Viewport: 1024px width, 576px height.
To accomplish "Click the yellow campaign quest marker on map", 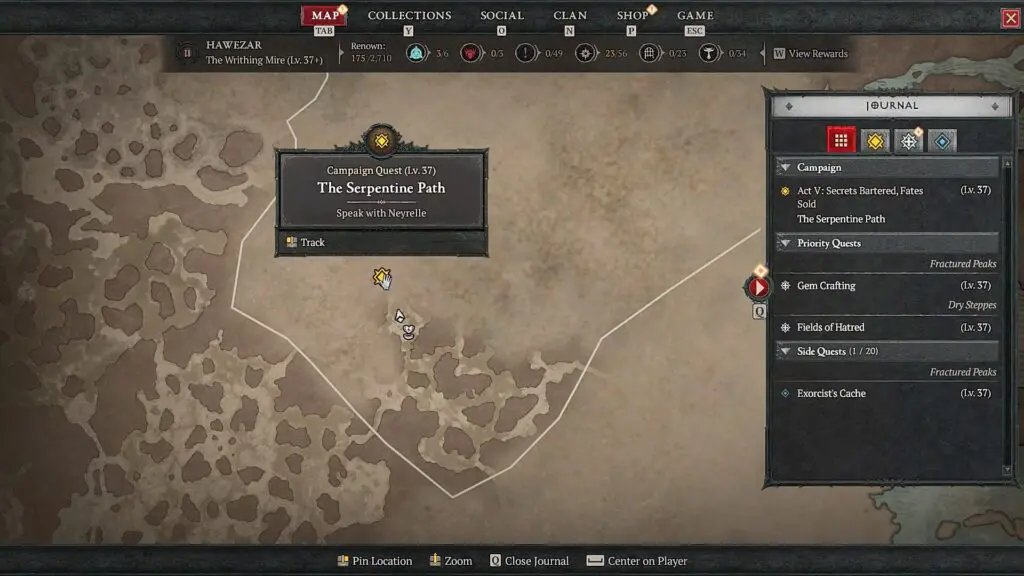I will pyautogui.click(x=380, y=277).
